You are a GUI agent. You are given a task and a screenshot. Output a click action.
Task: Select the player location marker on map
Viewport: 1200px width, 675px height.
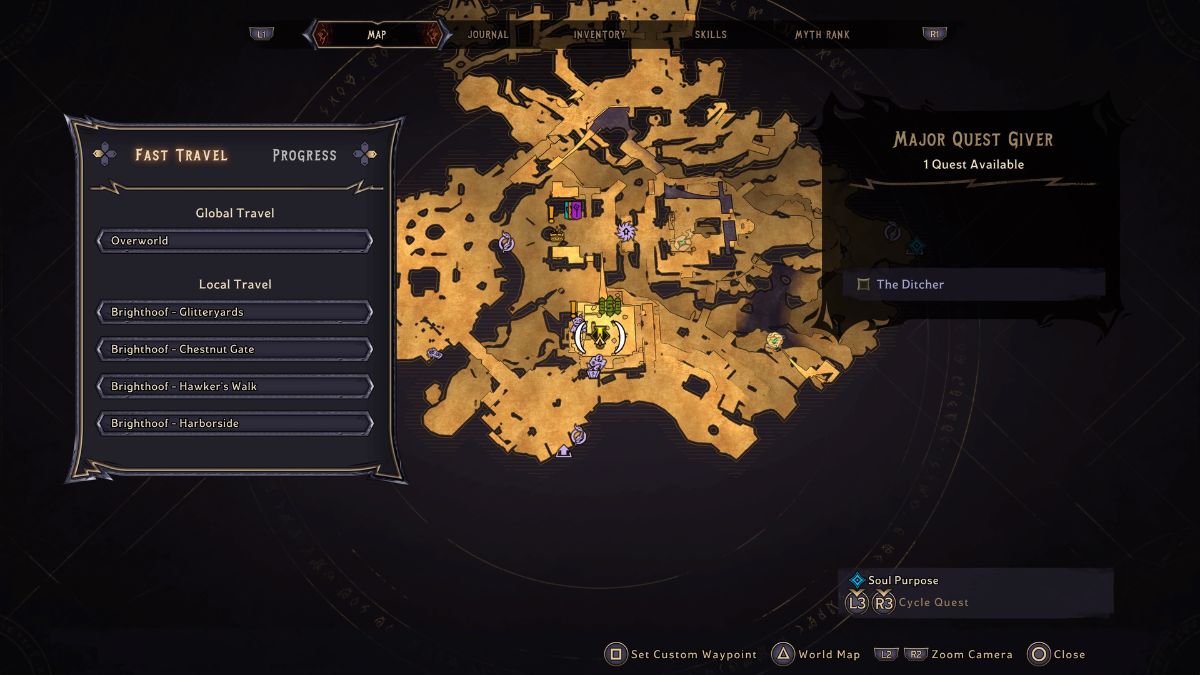[x=599, y=336]
